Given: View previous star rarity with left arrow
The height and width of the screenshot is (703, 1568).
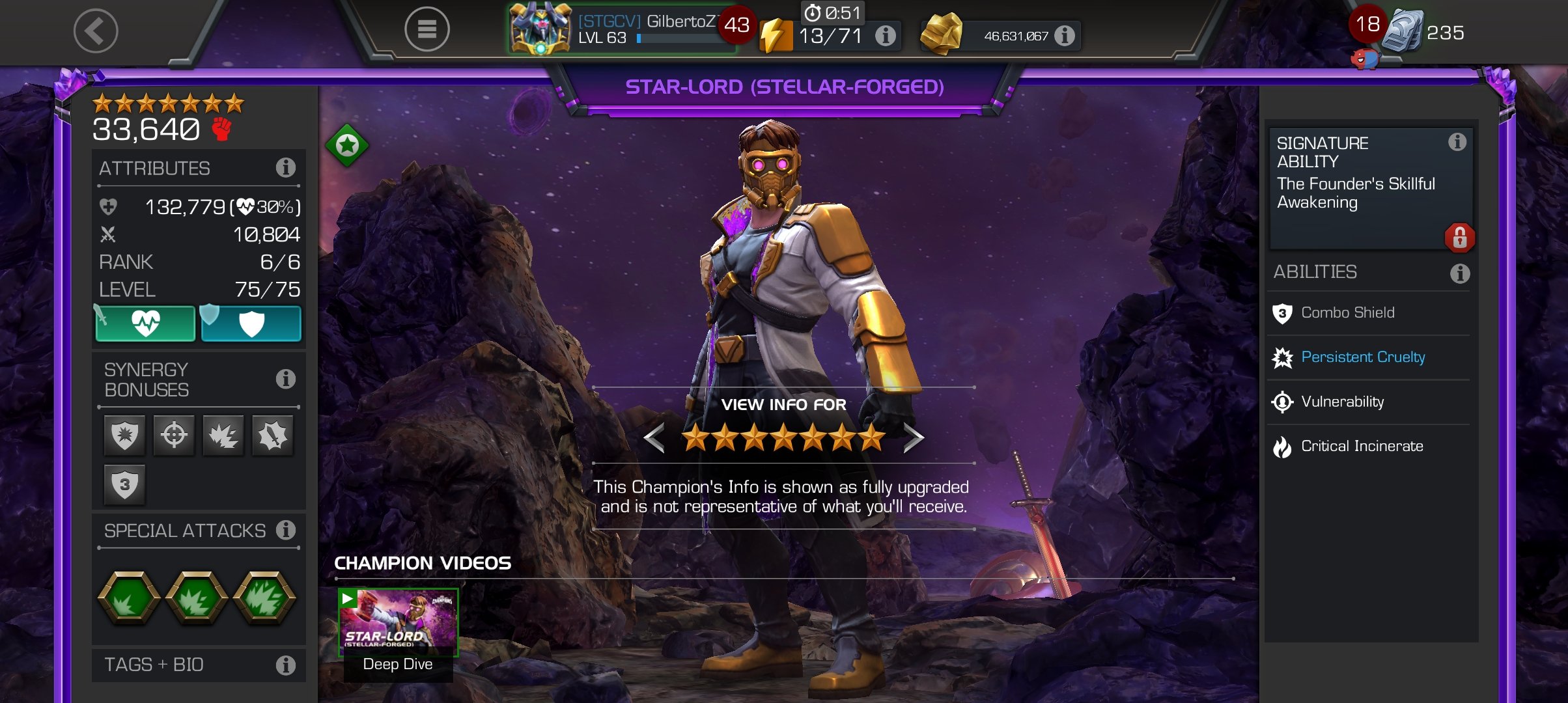Looking at the screenshot, I should [x=654, y=438].
